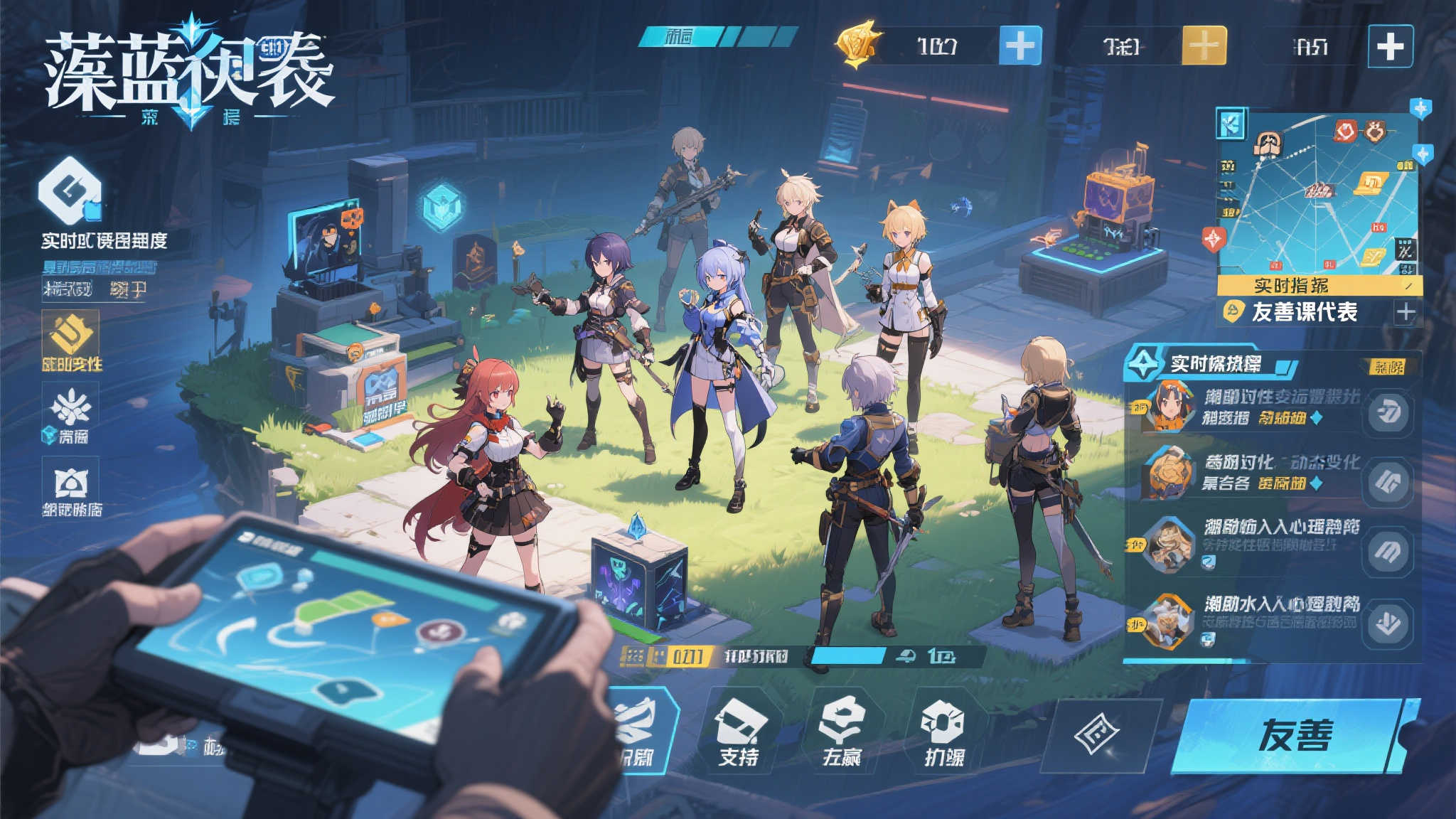Image resolution: width=1456 pixels, height=819 pixels.
Task: Select the 左赢 bottom menu button
Action: click(842, 732)
